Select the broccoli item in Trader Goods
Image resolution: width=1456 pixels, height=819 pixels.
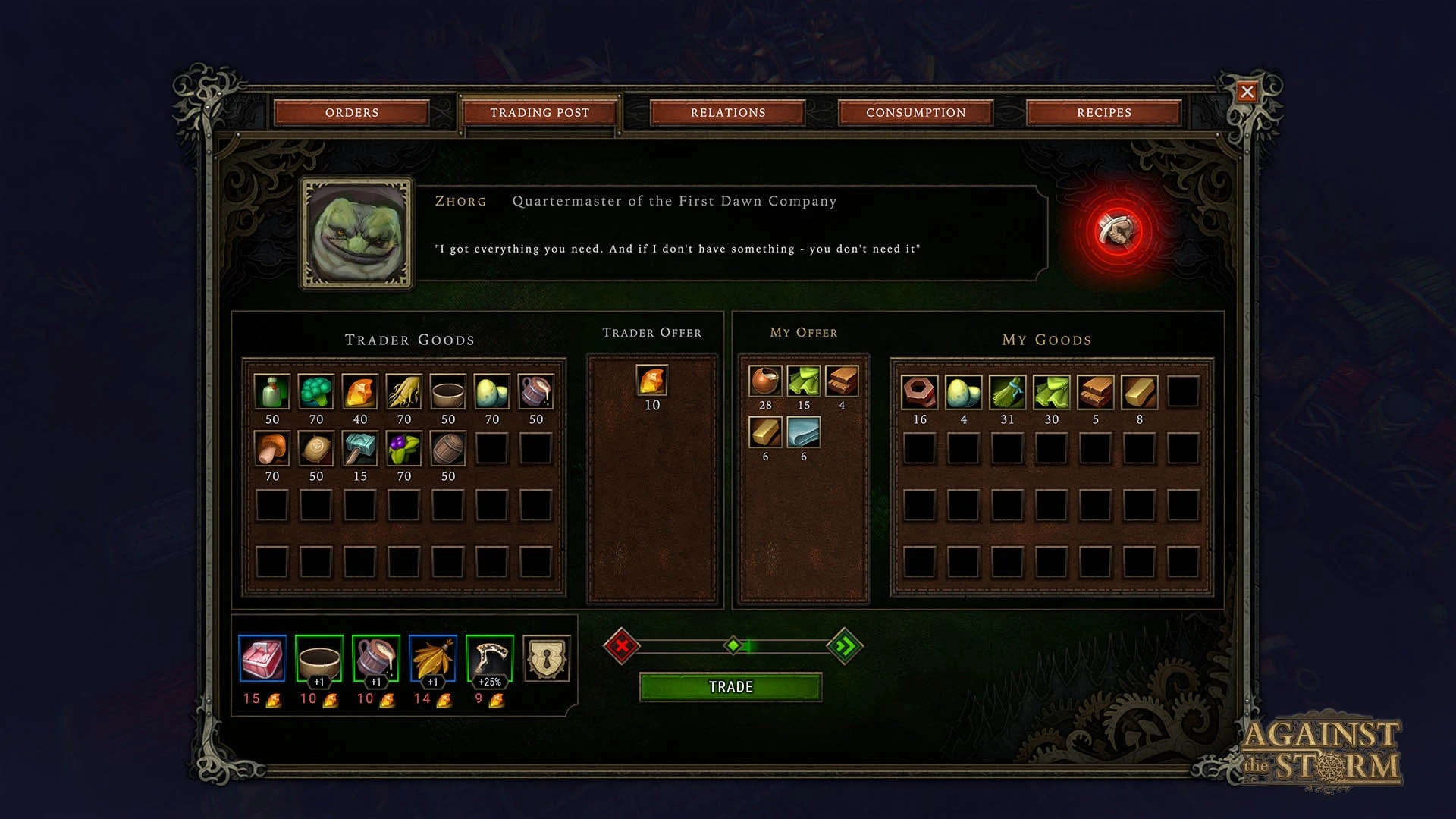click(x=315, y=392)
